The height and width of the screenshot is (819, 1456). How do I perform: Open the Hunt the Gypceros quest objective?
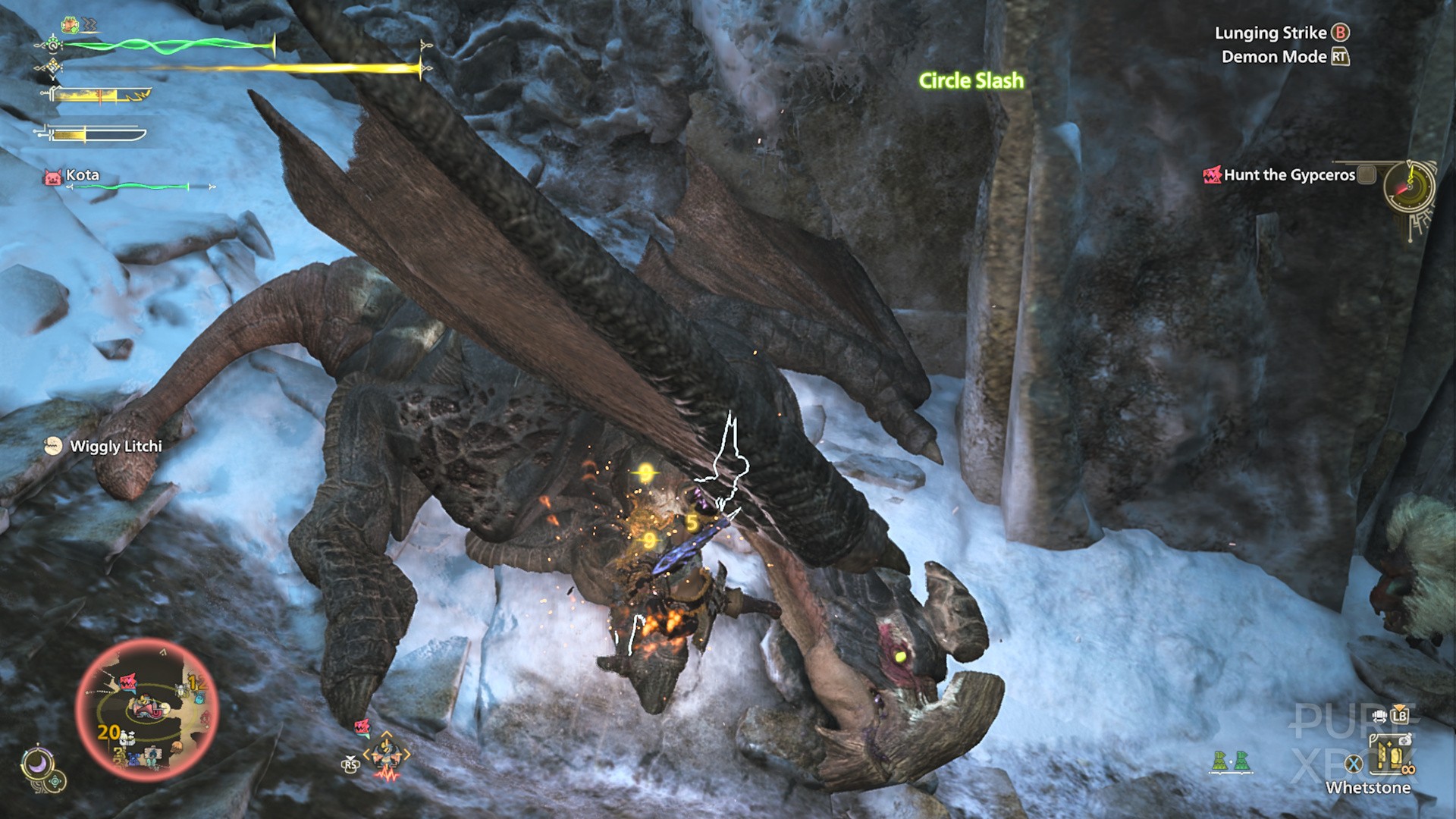pyautogui.click(x=1288, y=175)
